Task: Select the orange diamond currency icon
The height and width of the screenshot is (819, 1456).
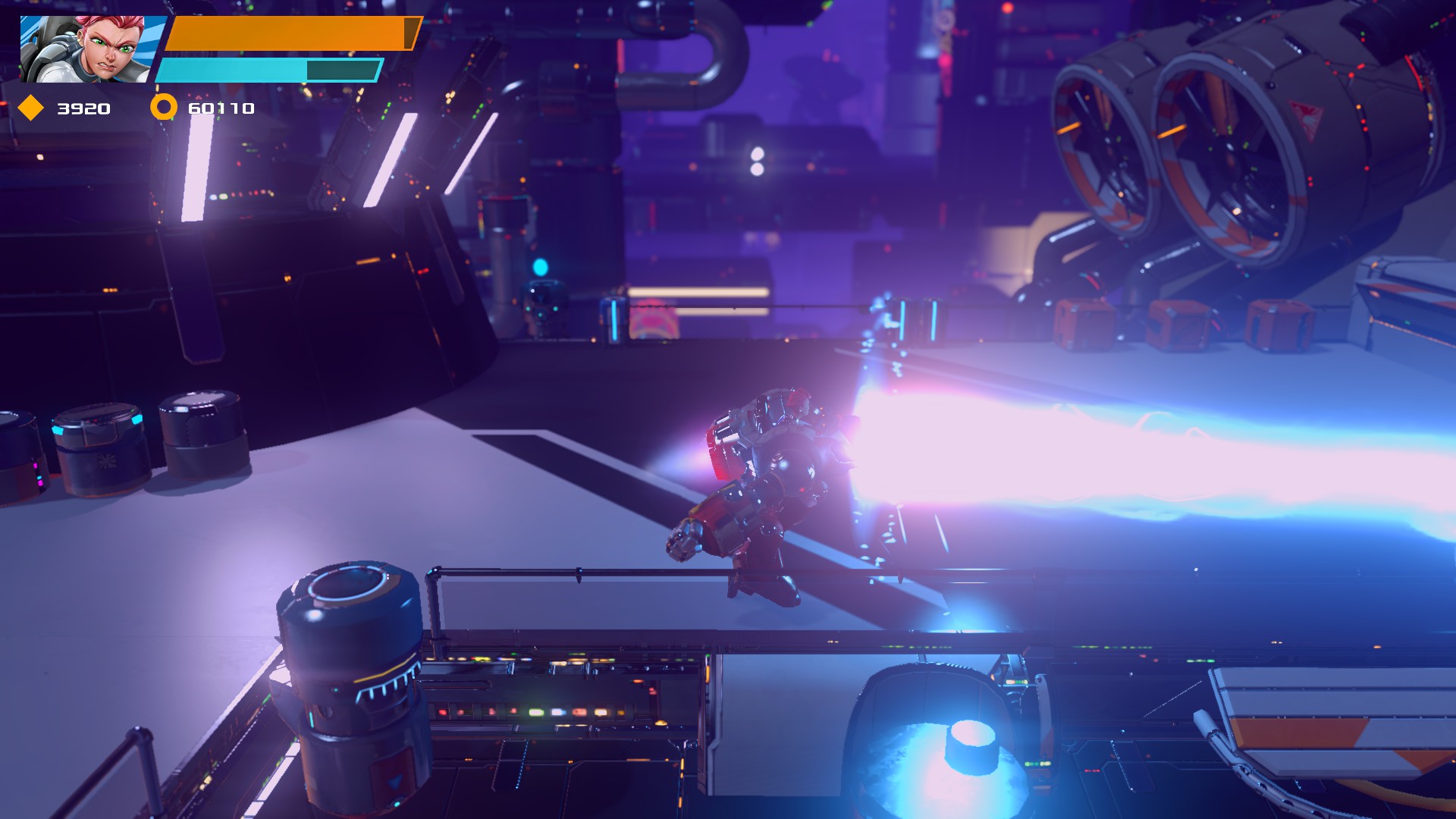Action: [30, 108]
